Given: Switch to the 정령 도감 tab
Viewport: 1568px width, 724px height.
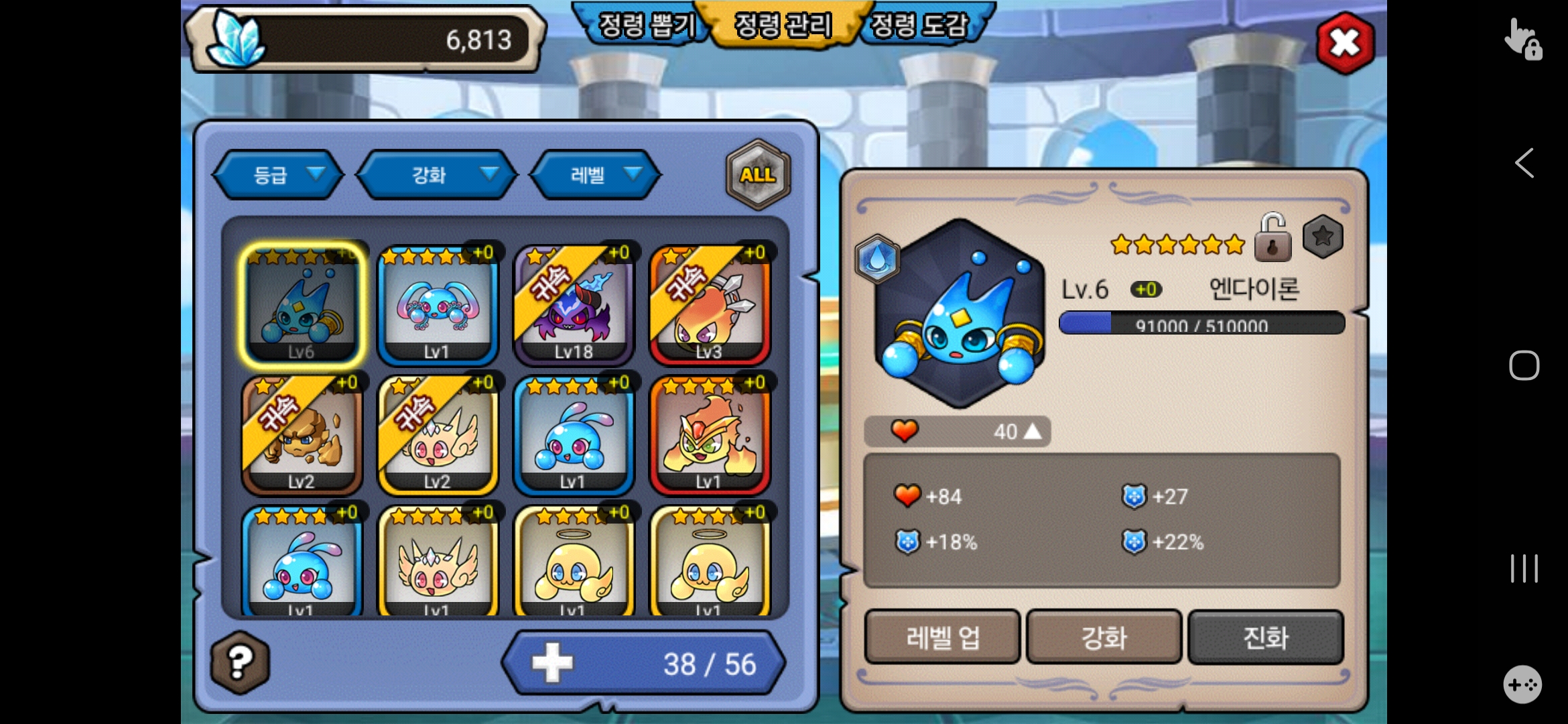Looking at the screenshot, I should point(920,25).
